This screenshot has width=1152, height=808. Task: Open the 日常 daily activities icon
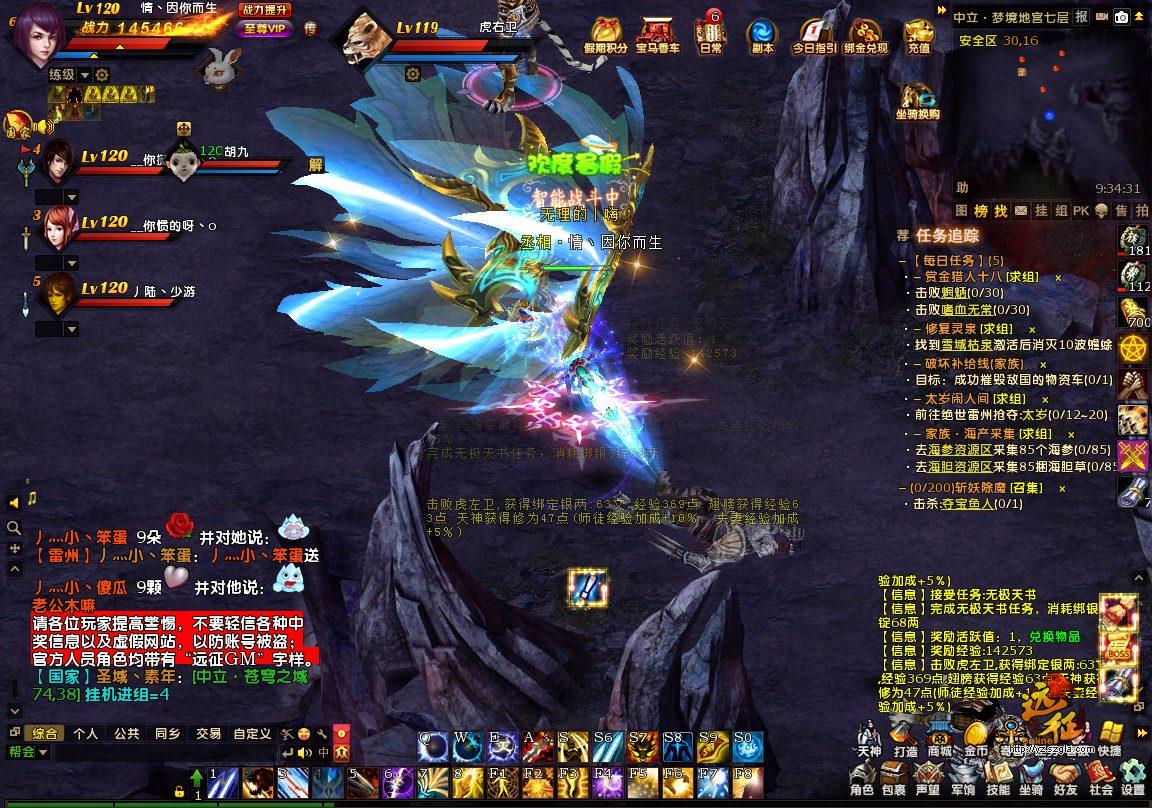710,34
